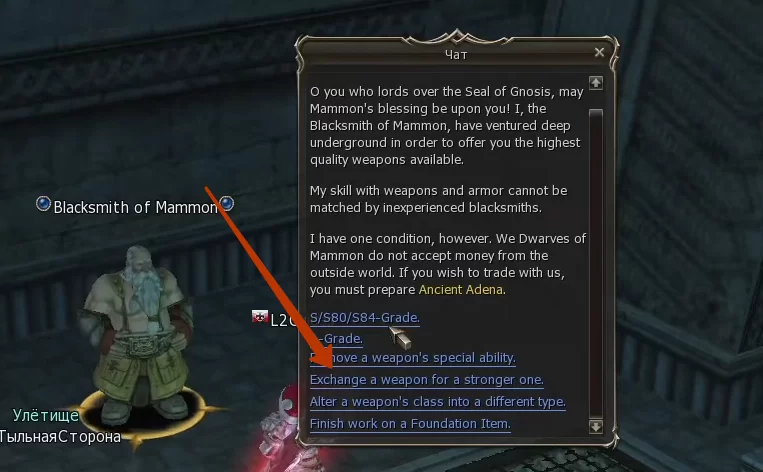
Task: Click the dialog scroll-down arrow
Action: pos(596,425)
